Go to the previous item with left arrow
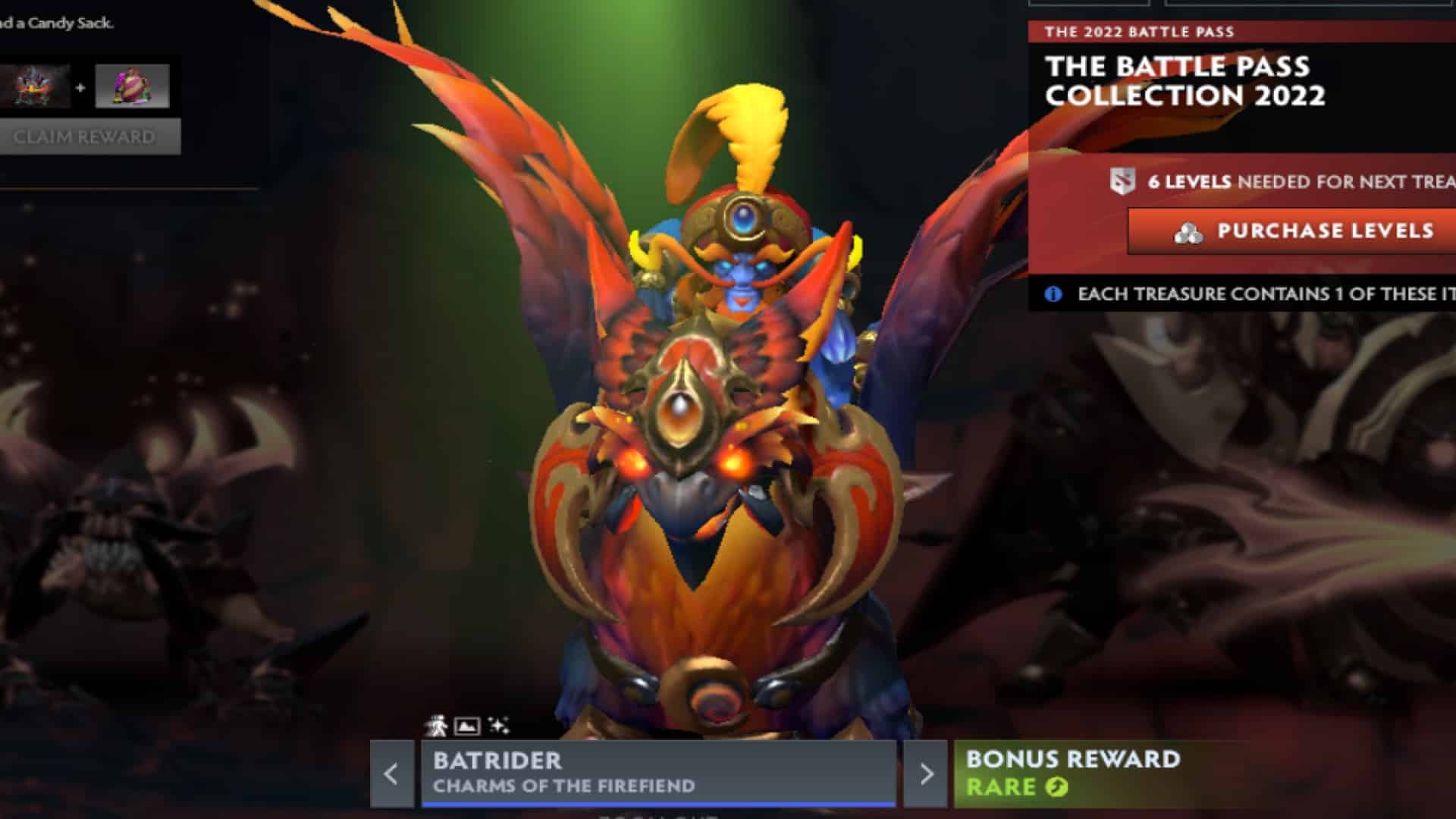The image size is (1456, 819). tap(392, 773)
